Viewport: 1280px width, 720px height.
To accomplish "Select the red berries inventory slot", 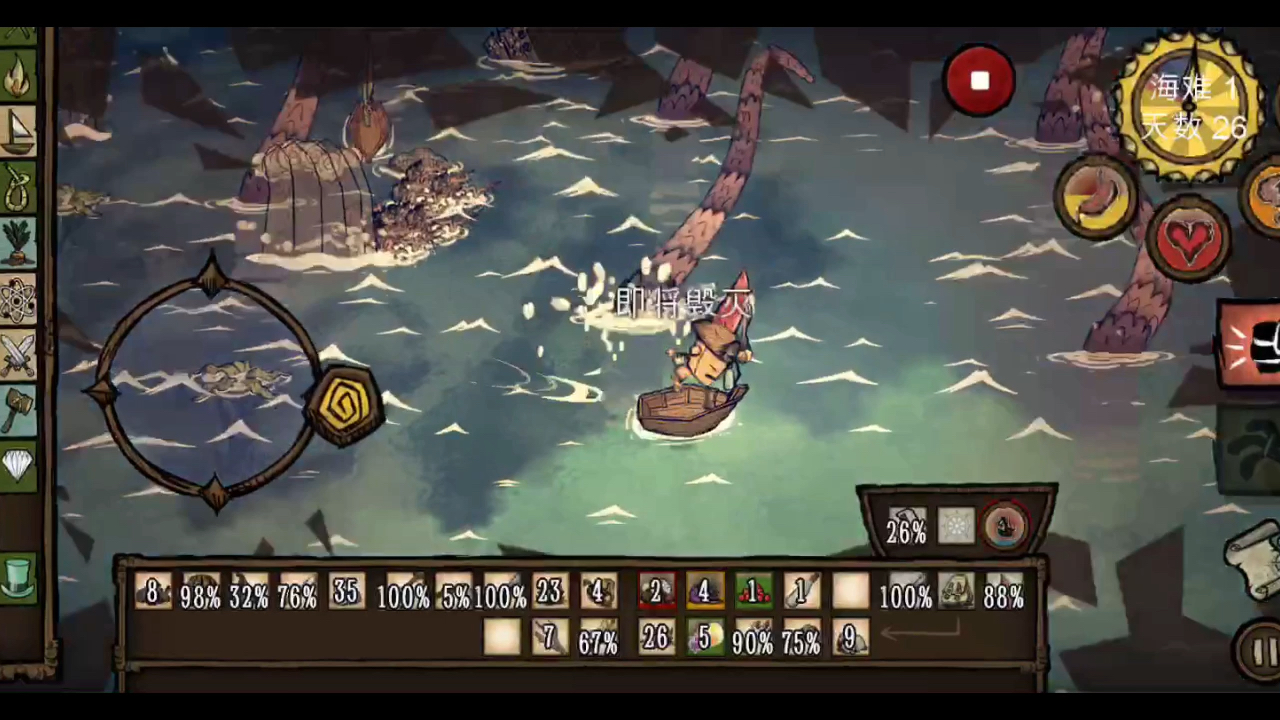I will tap(753, 592).
